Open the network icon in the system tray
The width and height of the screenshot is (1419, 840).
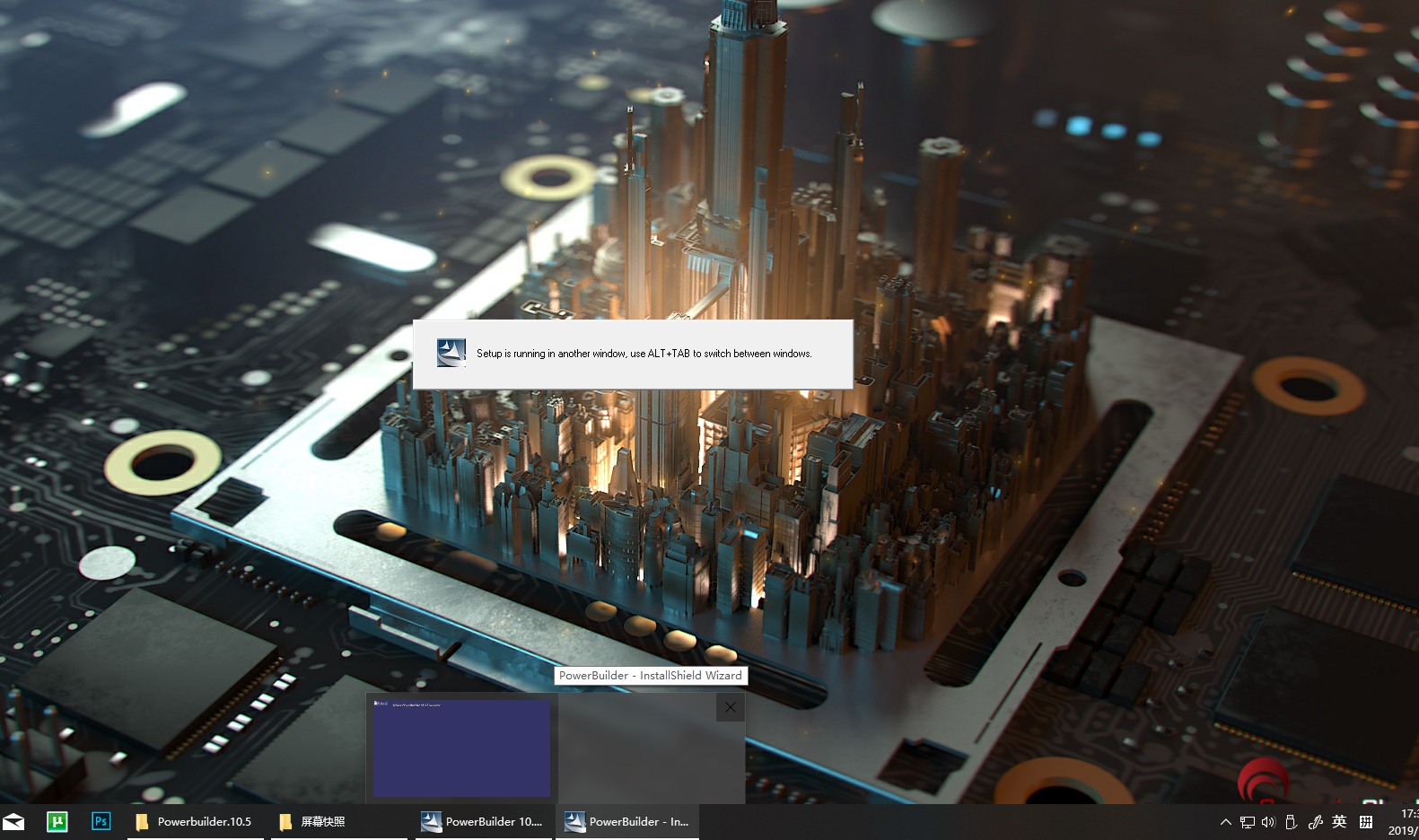point(1247,821)
